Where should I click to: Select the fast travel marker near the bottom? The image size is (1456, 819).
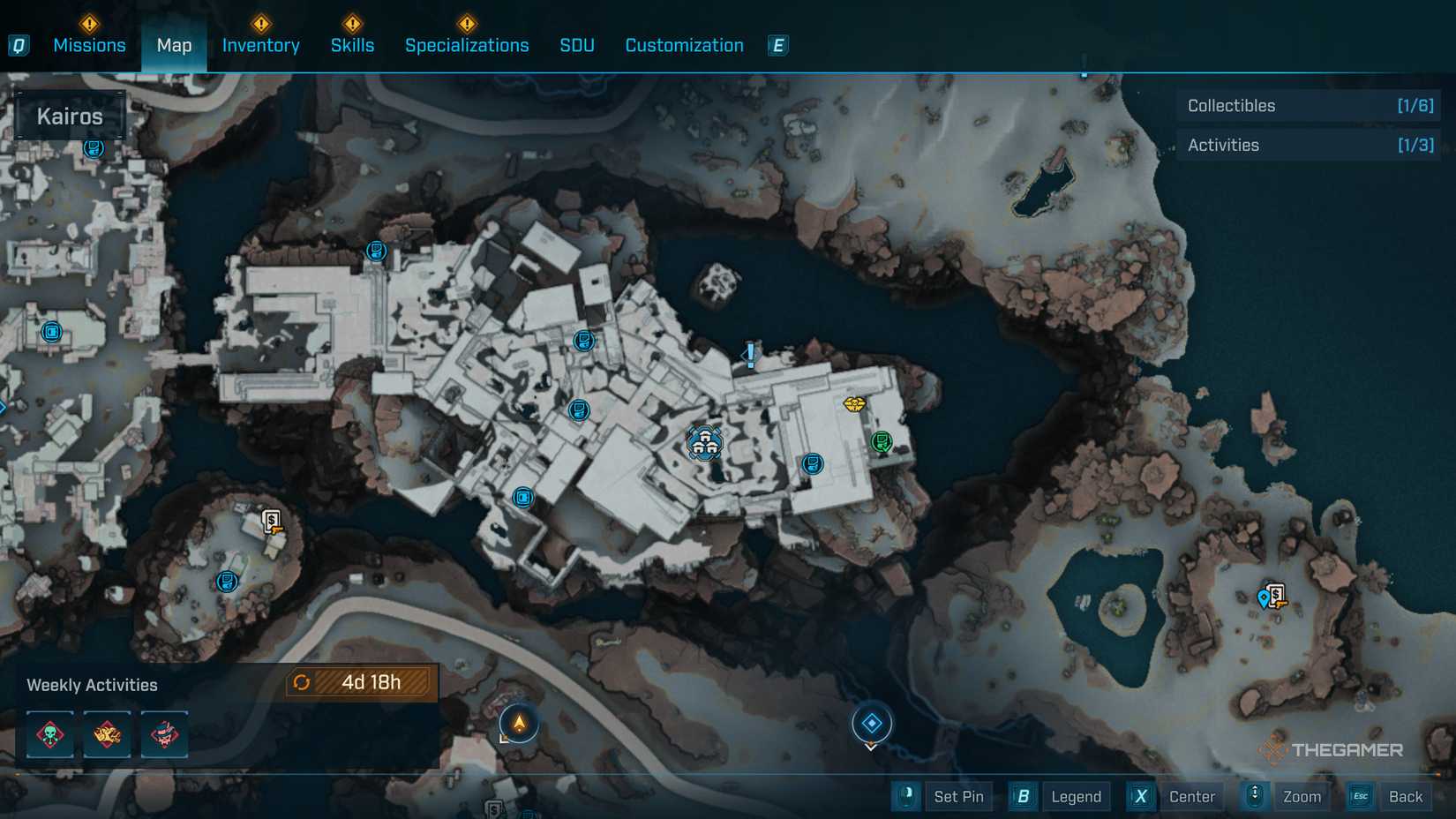pos(872,724)
